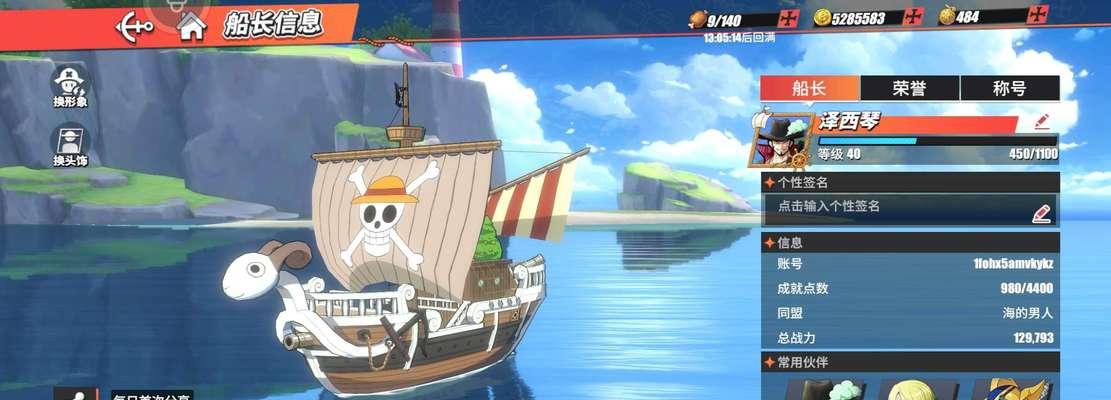Open the 换形象 change appearance option
This screenshot has width=1111, height=400.
71,86
